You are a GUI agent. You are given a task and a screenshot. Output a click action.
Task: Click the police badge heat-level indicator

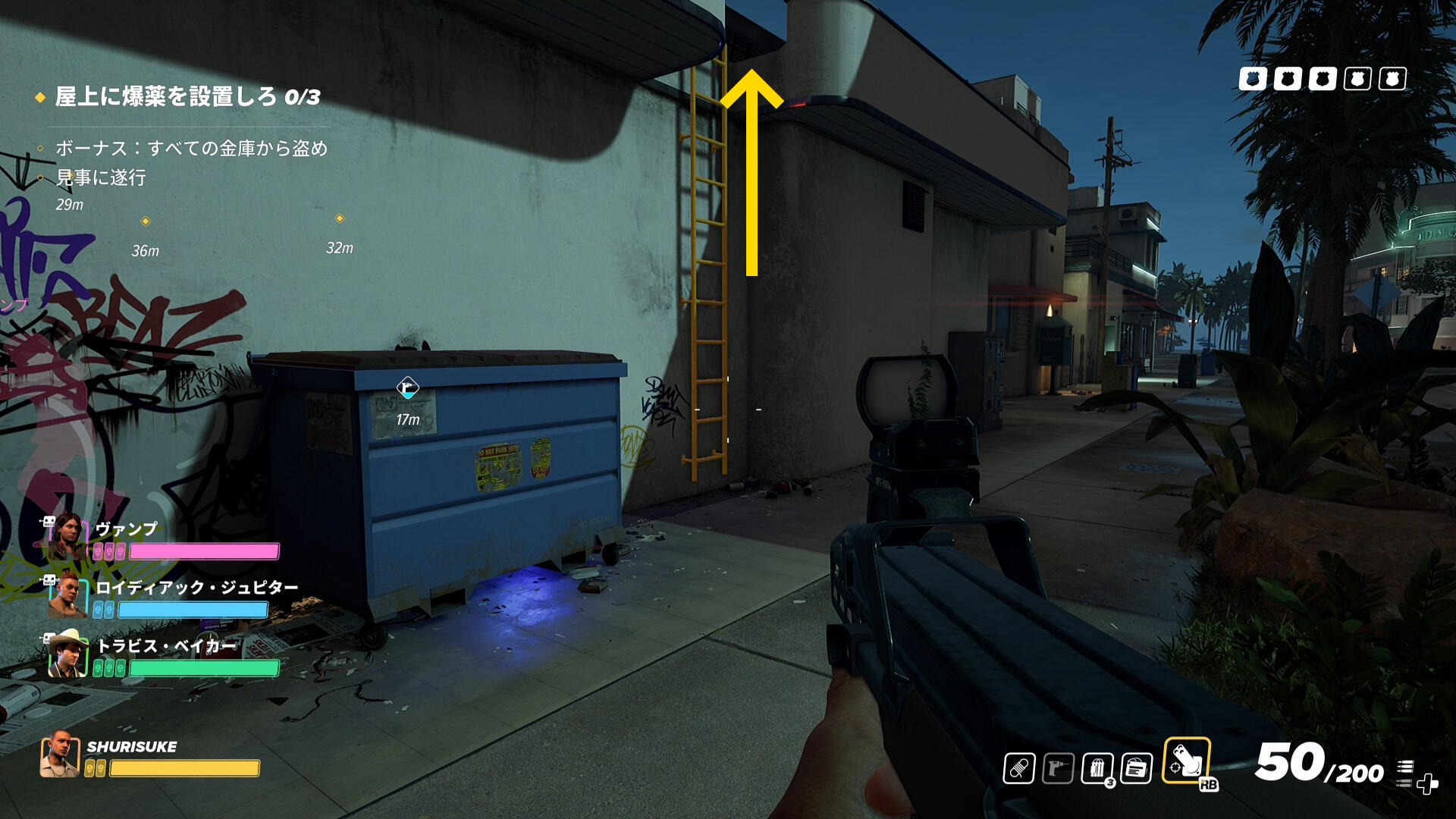coord(1322,79)
